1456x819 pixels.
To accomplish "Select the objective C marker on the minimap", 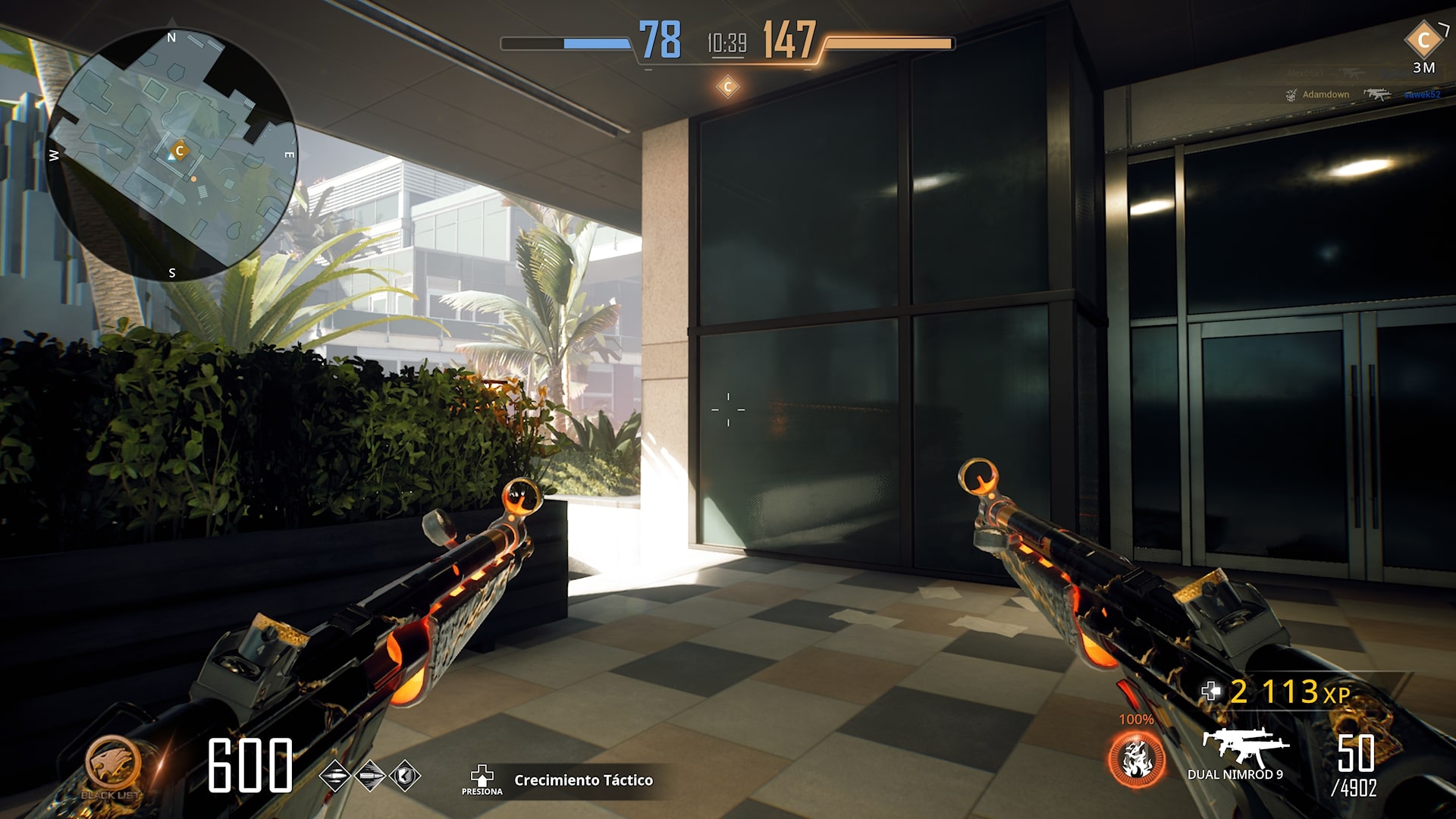I will [x=180, y=151].
